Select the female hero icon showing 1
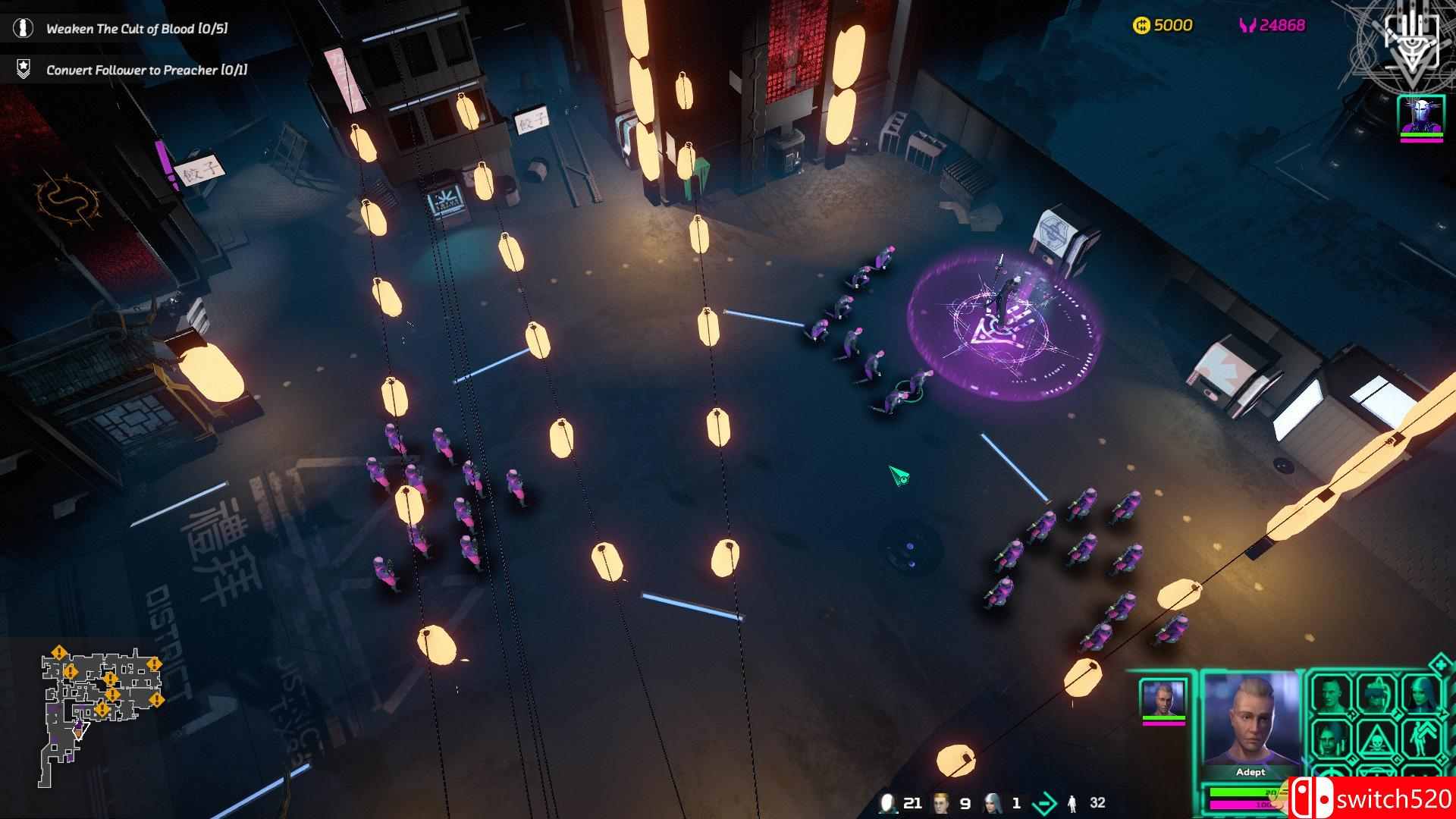Image resolution: width=1456 pixels, height=819 pixels. pyautogui.click(x=993, y=802)
